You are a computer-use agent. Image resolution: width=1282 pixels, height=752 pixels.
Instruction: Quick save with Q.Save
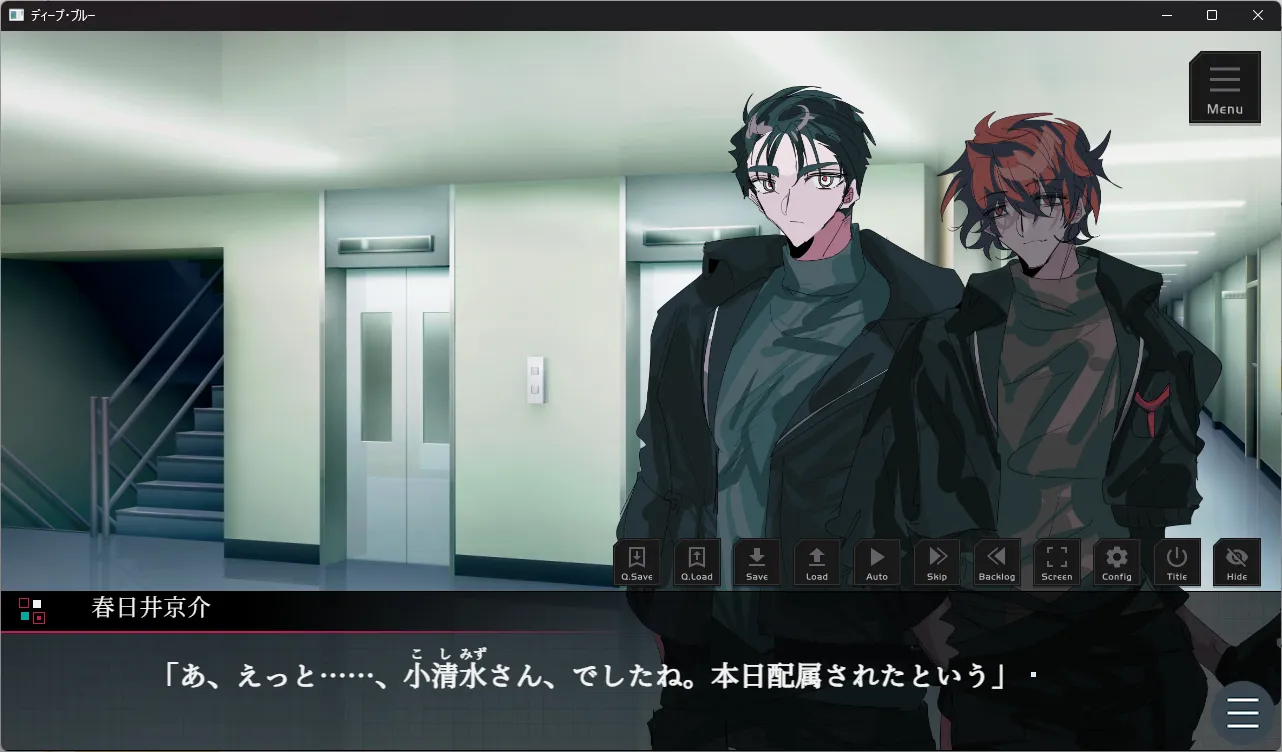[x=637, y=563]
